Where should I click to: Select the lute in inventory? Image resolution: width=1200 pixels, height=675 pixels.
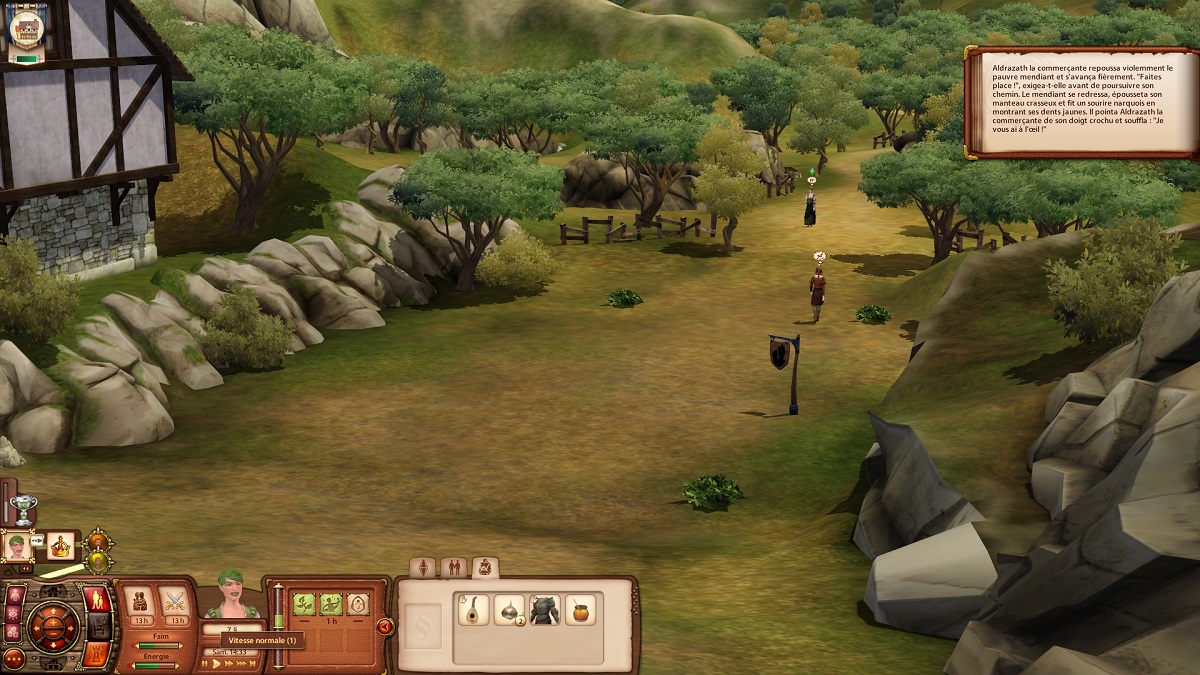[471, 609]
